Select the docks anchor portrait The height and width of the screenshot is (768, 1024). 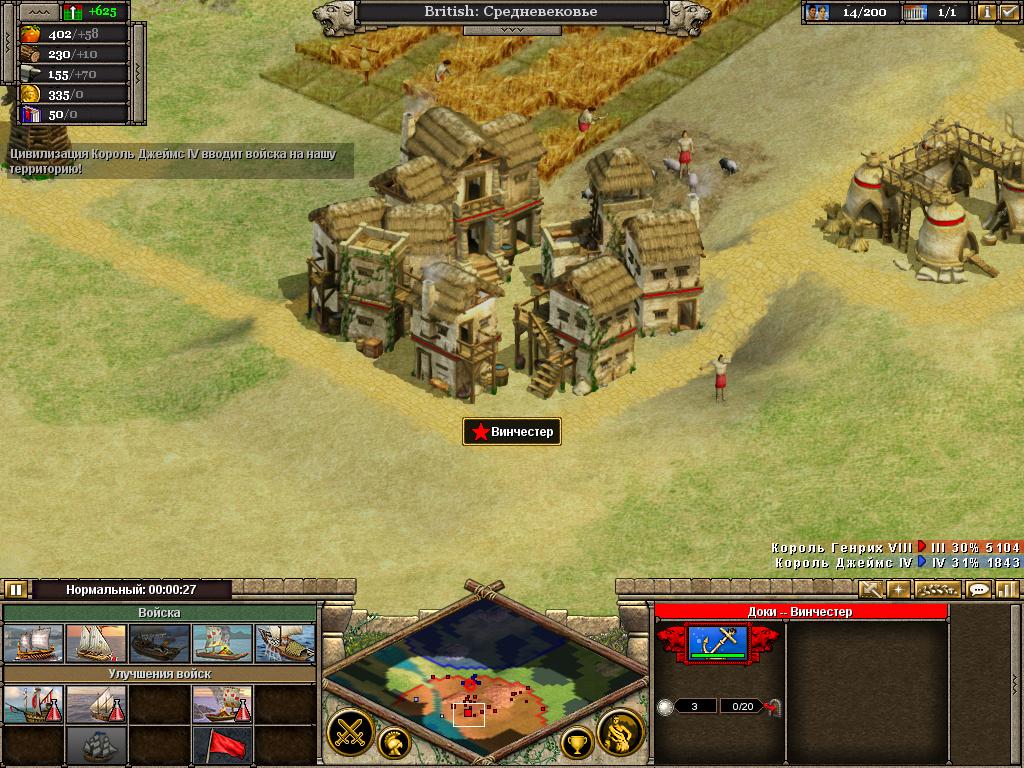[x=718, y=643]
